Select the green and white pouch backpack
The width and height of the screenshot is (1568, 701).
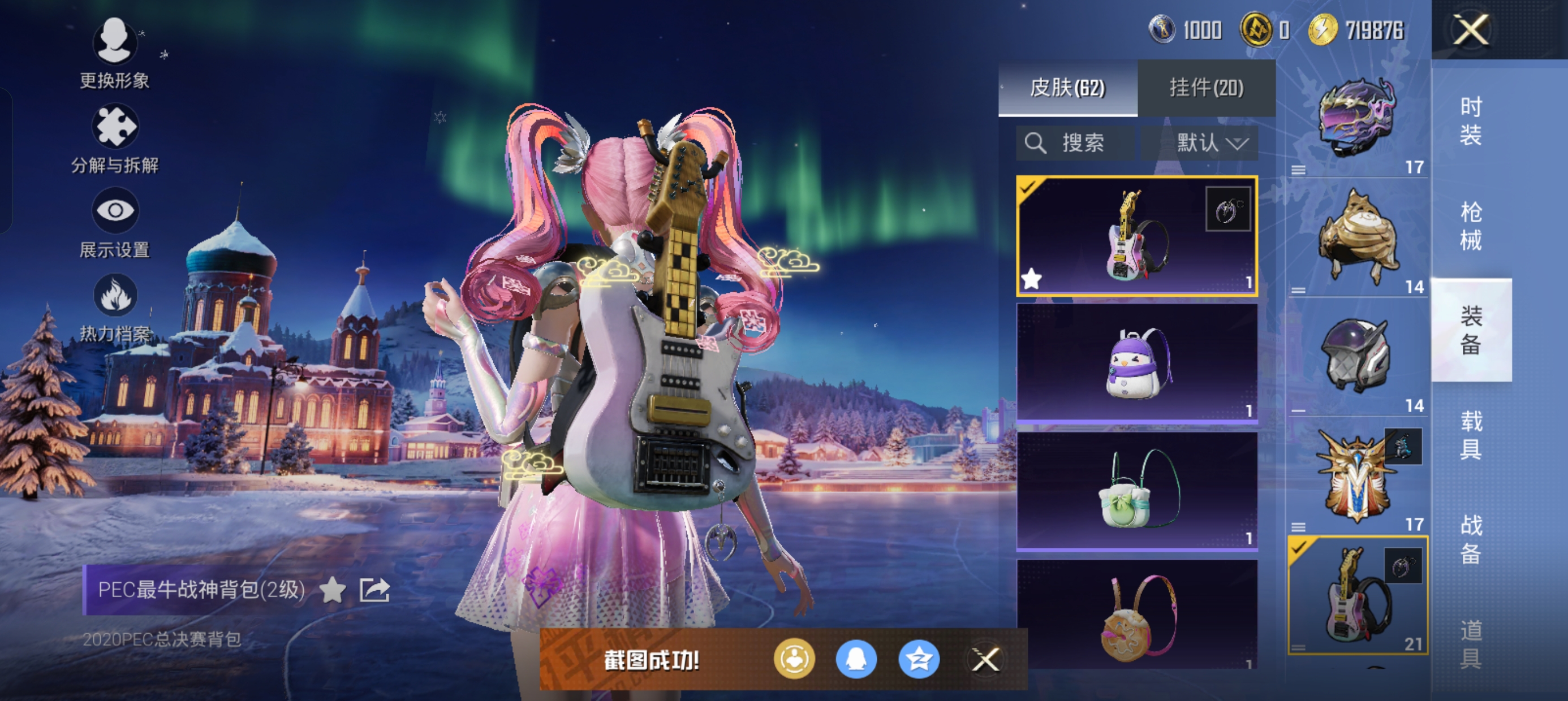(x=1136, y=491)
